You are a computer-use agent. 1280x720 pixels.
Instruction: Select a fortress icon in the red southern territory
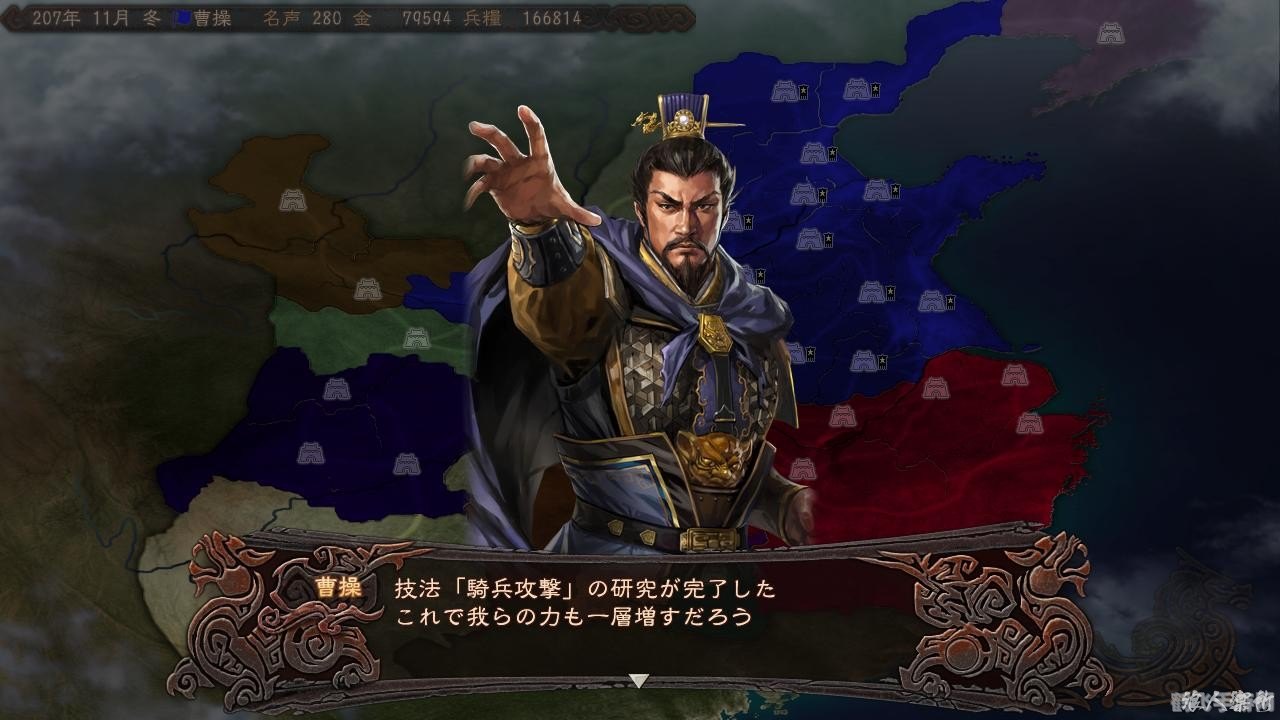(936, 390)
